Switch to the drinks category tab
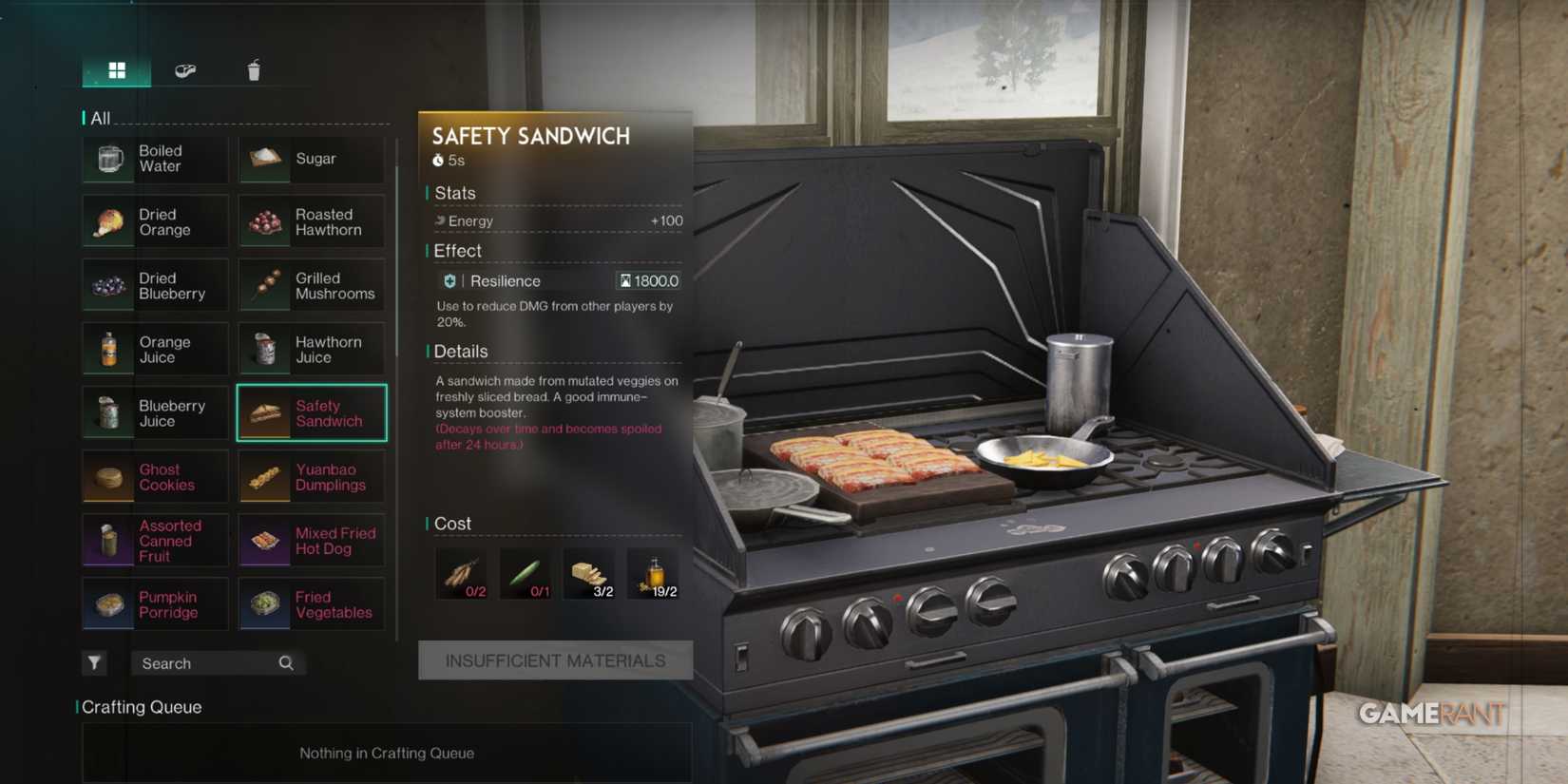The image size is (1568, 784). (x=252, y=68)
